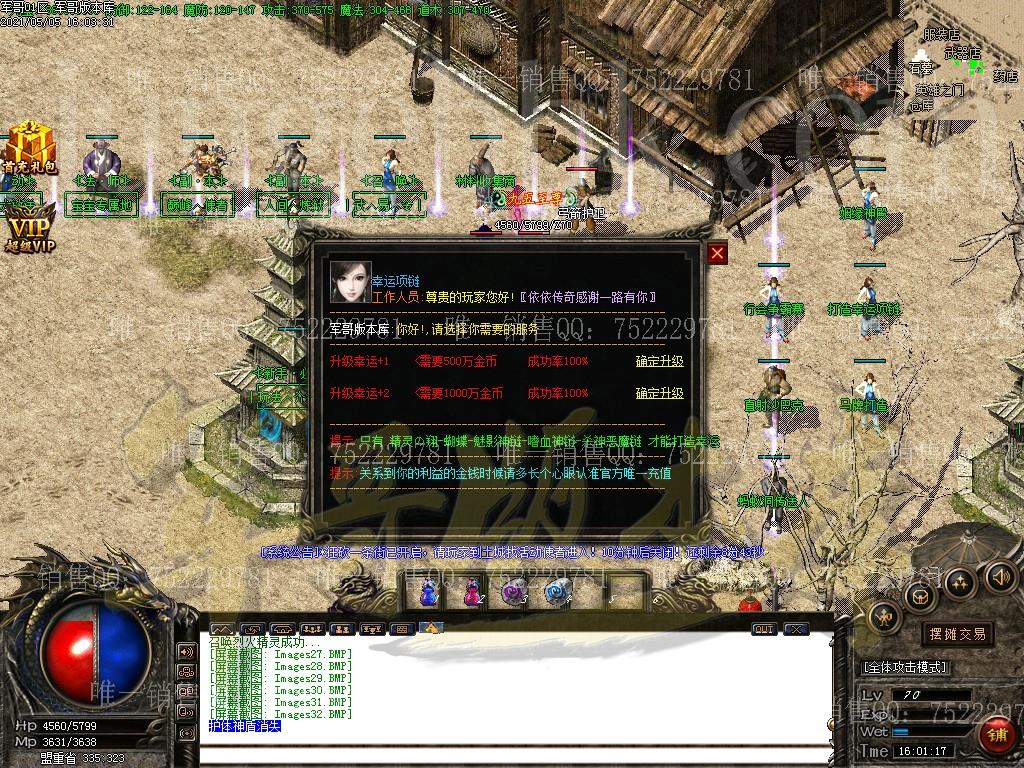Confirm the Lucky +2 upgrade for 1000万 gold

click(x=659, y=393)
